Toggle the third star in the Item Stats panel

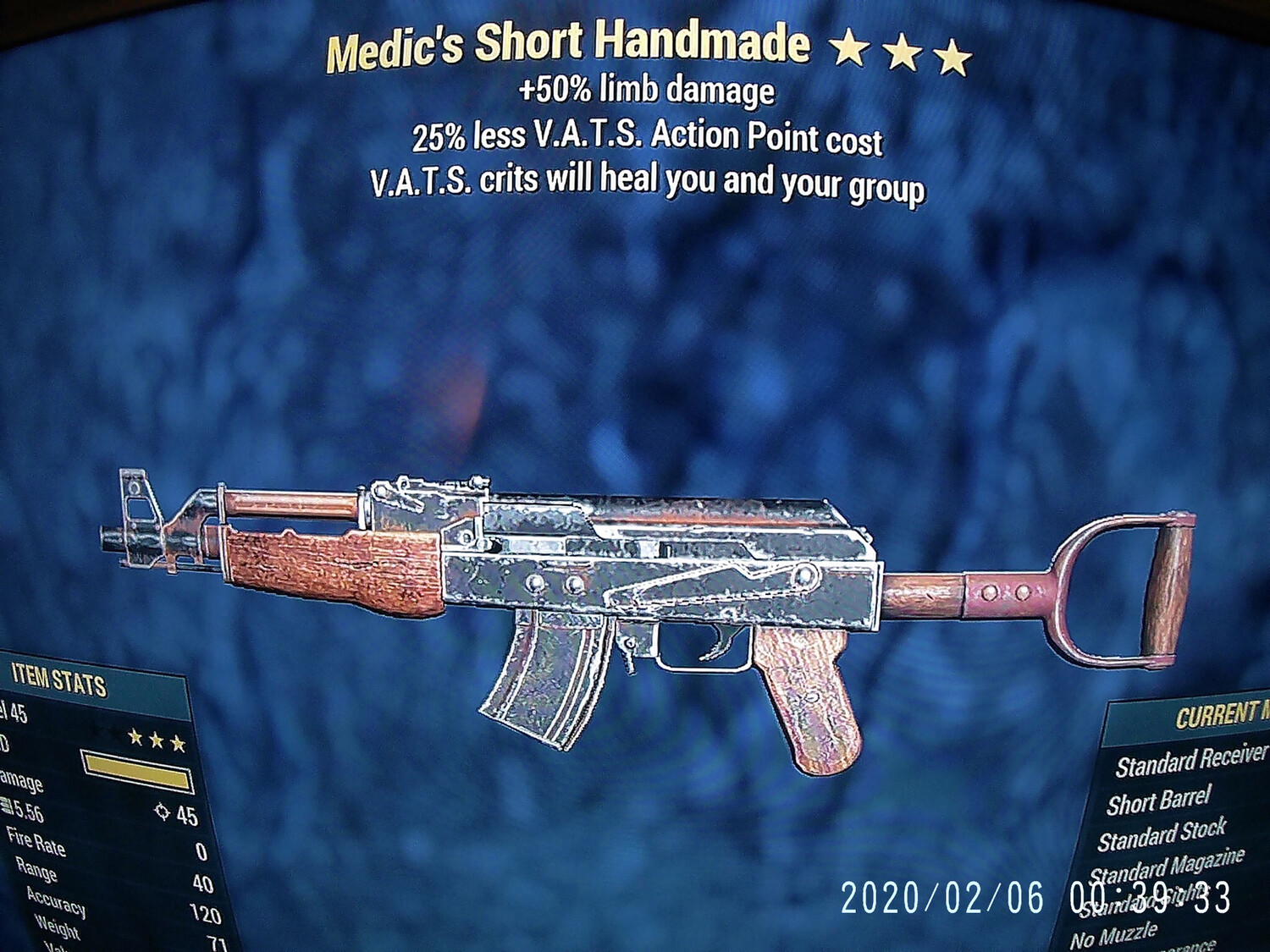pos(178,743)
